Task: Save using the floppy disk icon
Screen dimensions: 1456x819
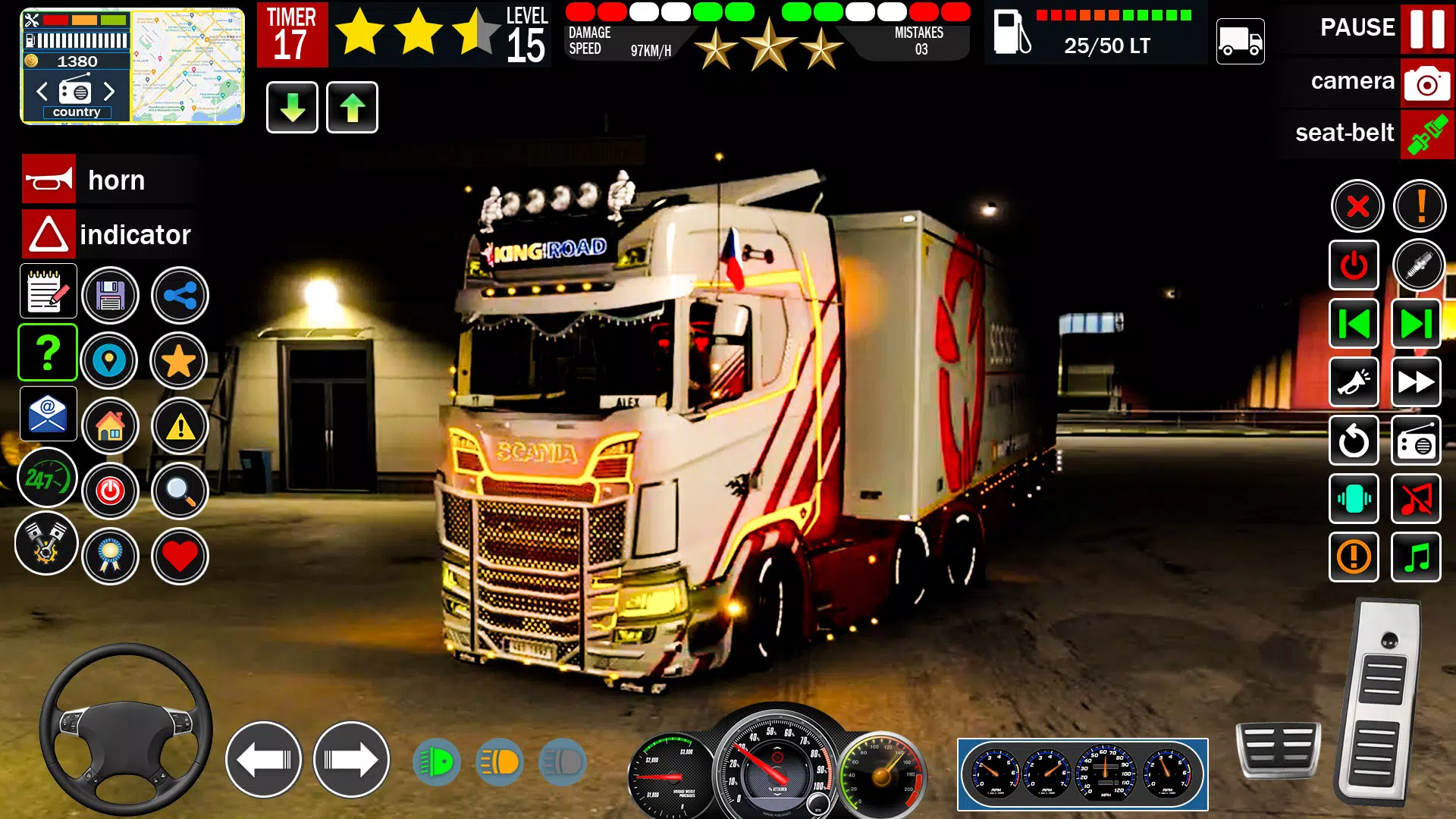Action: tap(111, 296)
